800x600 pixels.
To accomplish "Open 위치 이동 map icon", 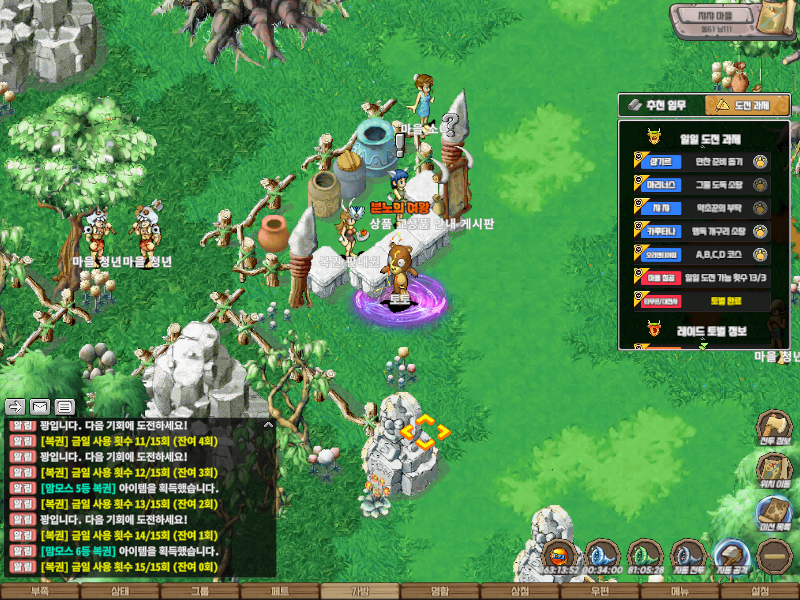I will 775,472.
